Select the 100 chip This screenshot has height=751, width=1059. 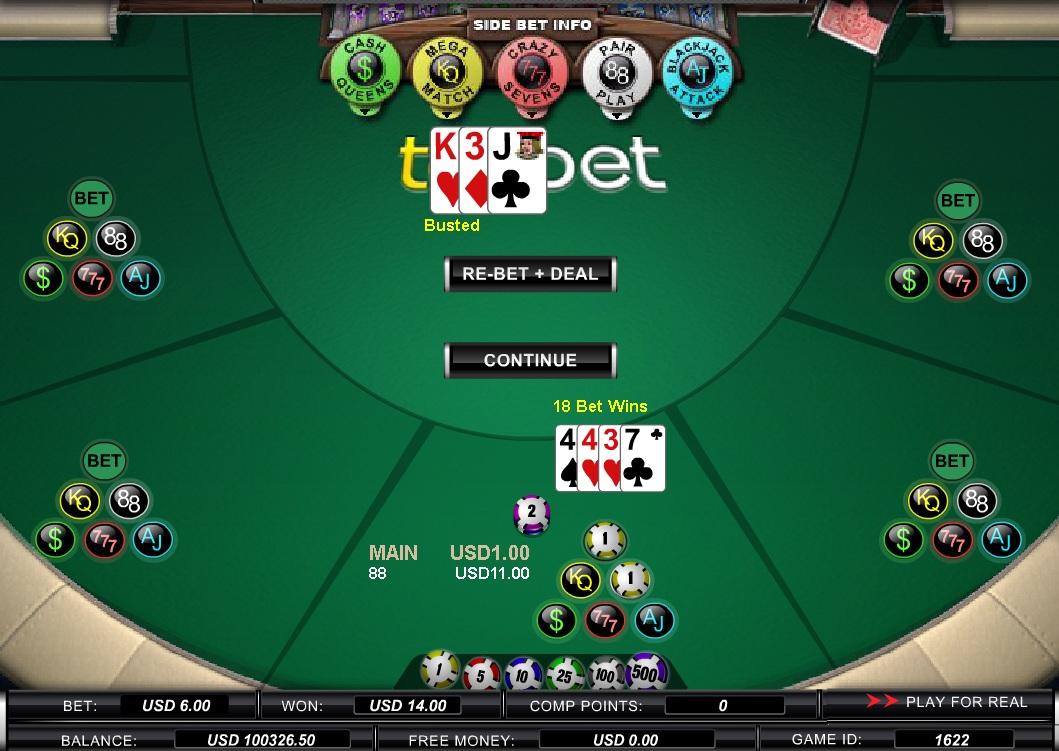coord(606,673)
